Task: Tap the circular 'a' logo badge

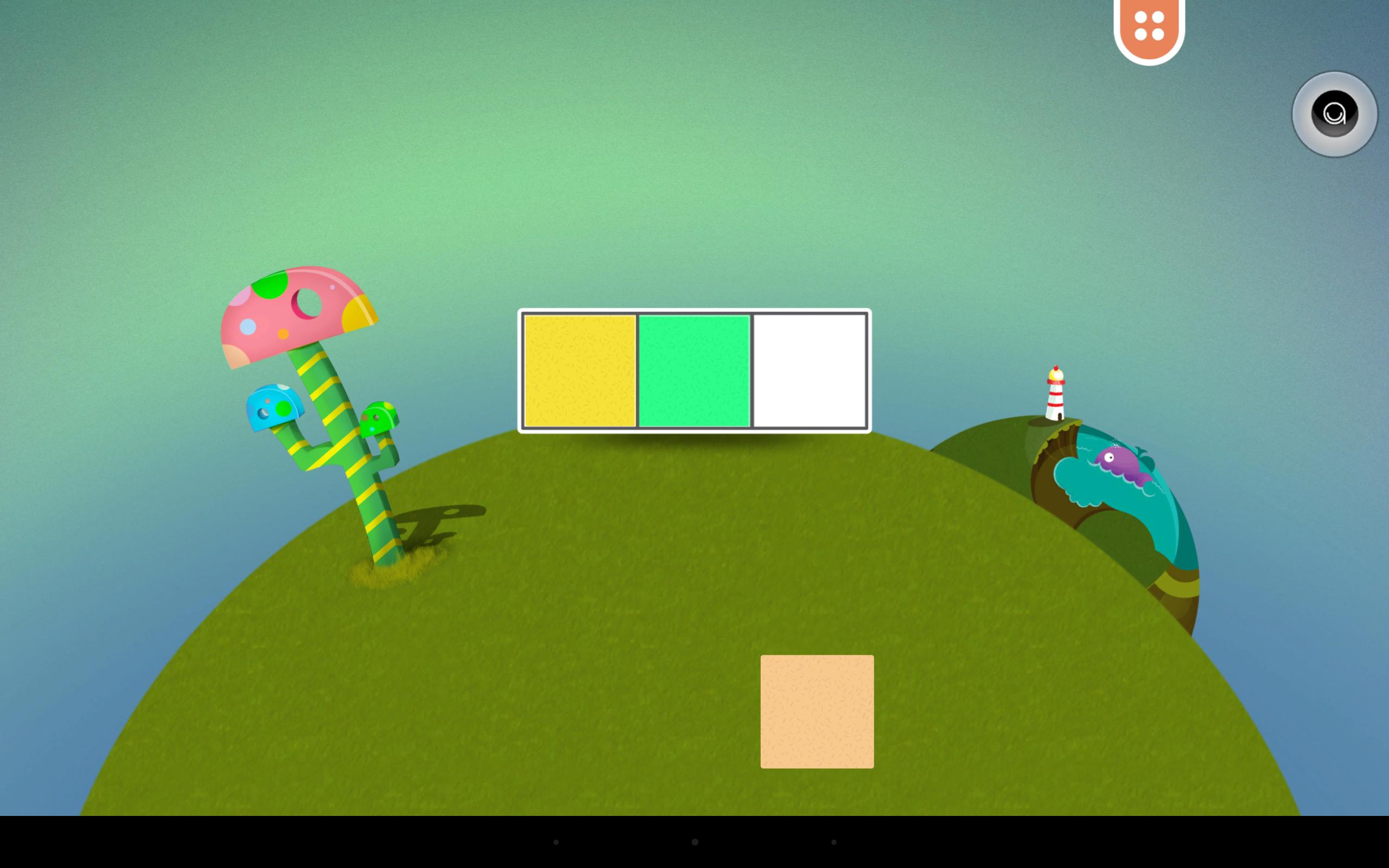Action: click(x=1335, y=116)
